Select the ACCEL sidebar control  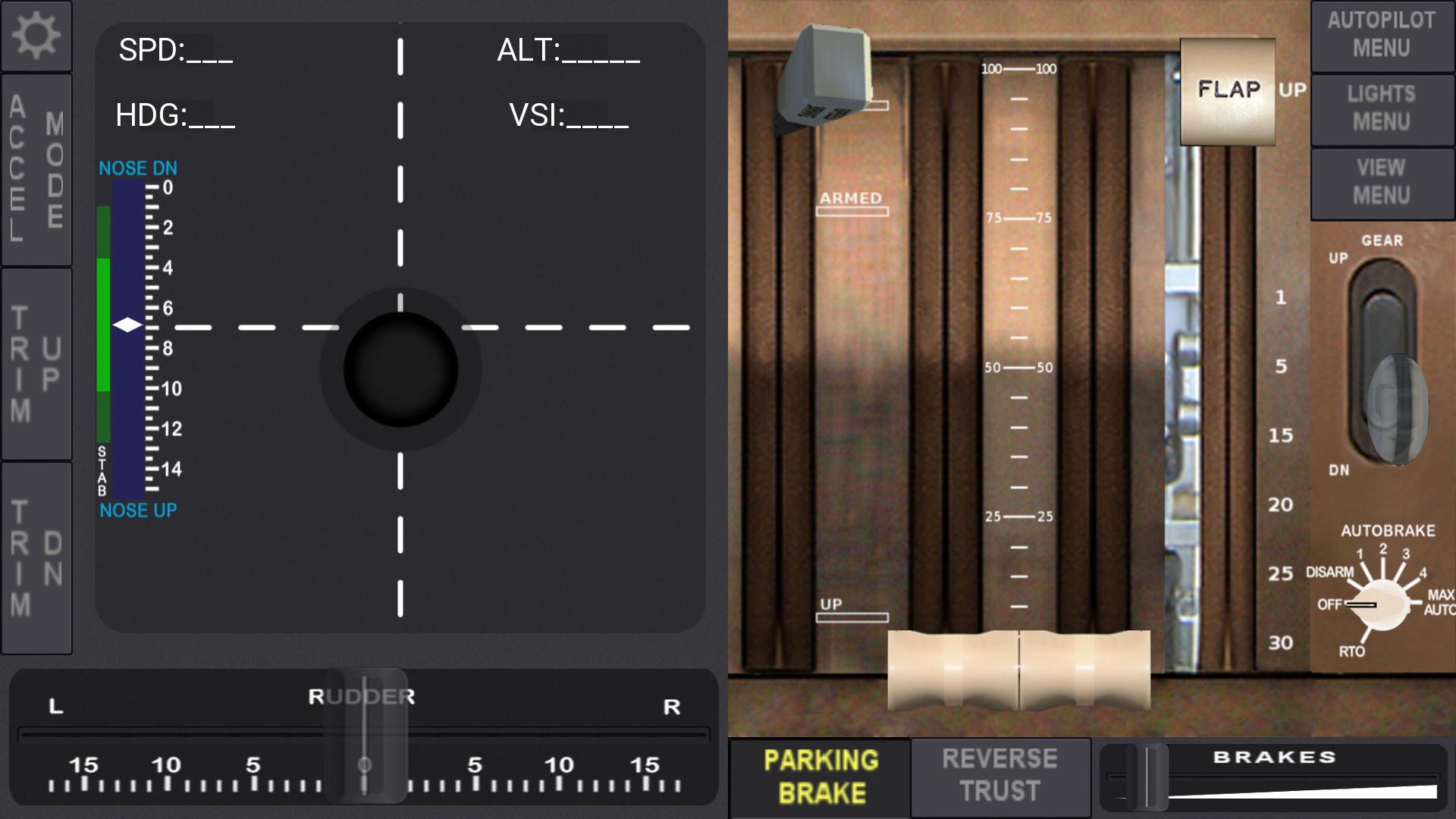pos(18,165)
